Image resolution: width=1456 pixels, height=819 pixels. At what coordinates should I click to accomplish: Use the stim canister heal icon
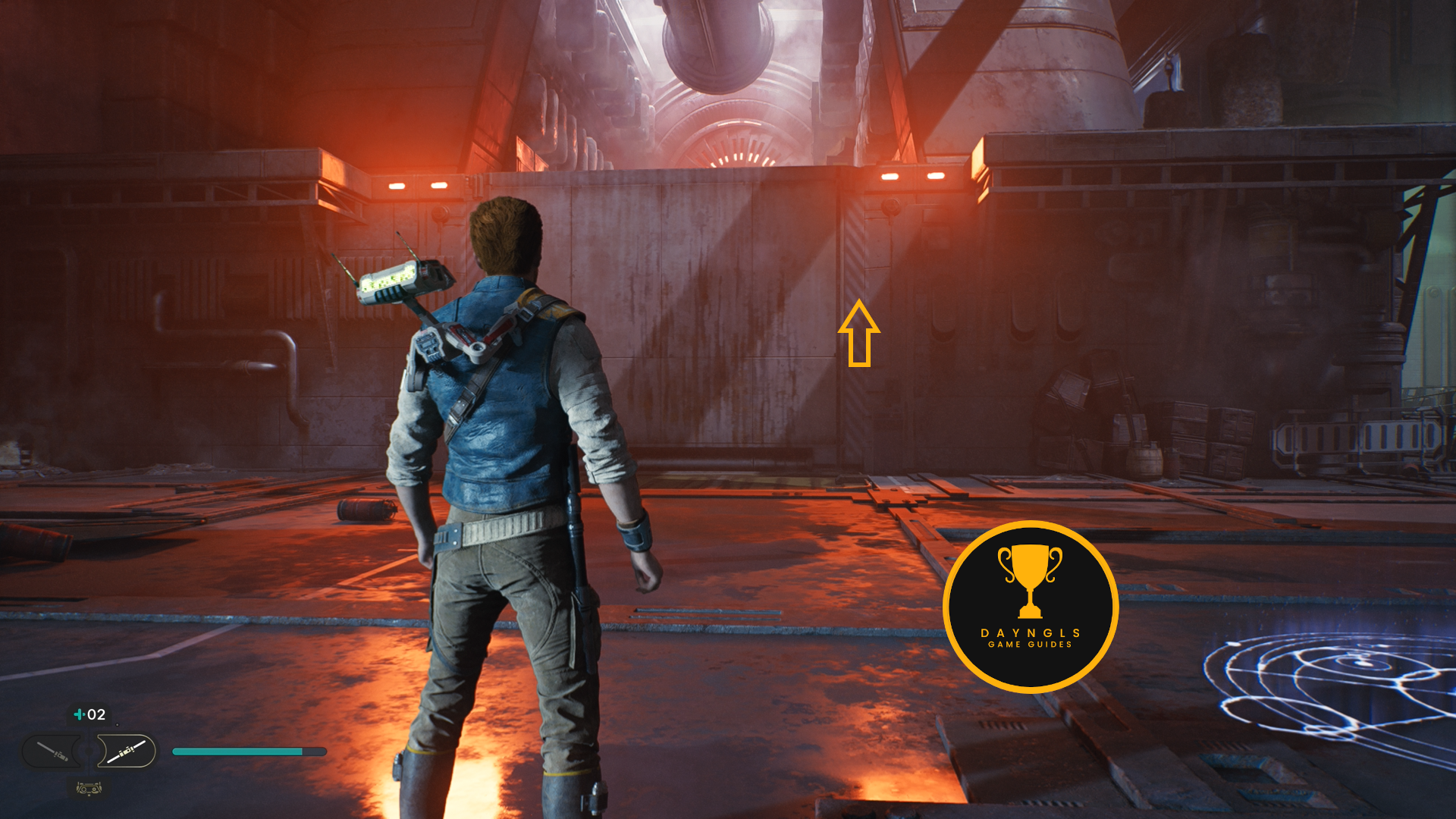tap(79, 714)
